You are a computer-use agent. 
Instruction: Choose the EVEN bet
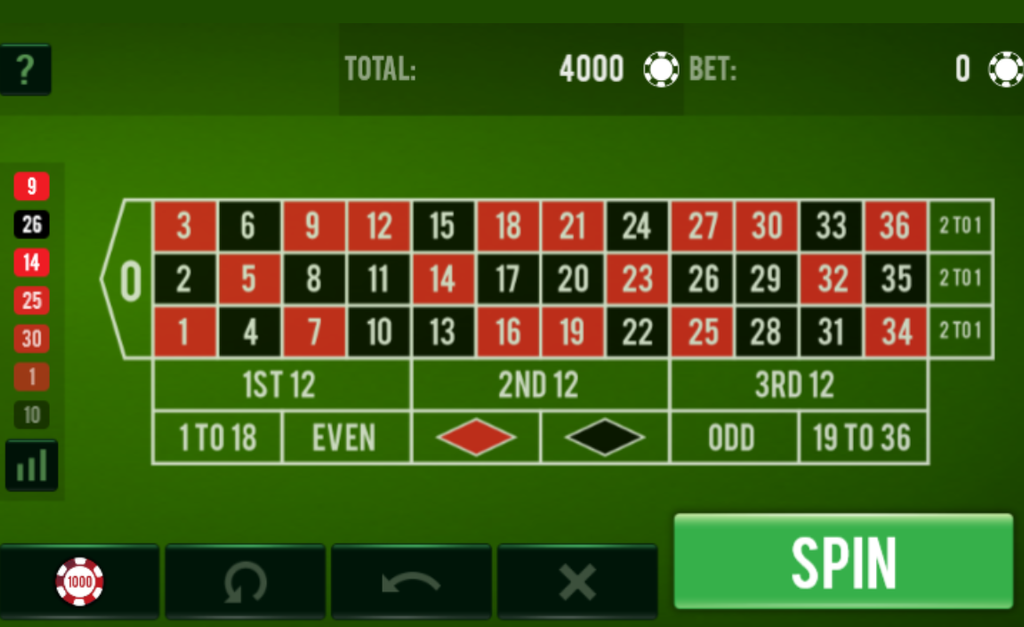[345, 438]
